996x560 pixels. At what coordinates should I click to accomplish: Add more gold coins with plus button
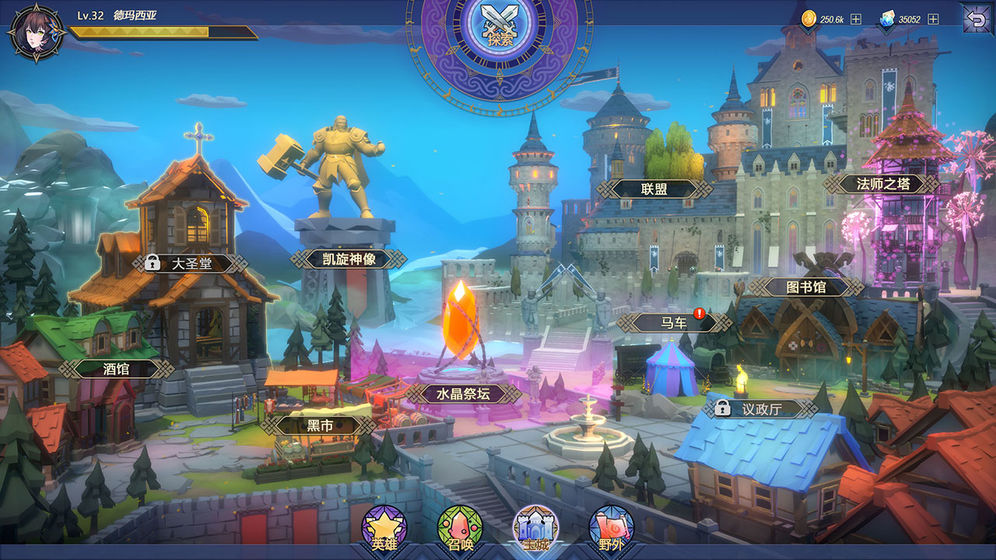pyautogui.click(x=856, y=19)
